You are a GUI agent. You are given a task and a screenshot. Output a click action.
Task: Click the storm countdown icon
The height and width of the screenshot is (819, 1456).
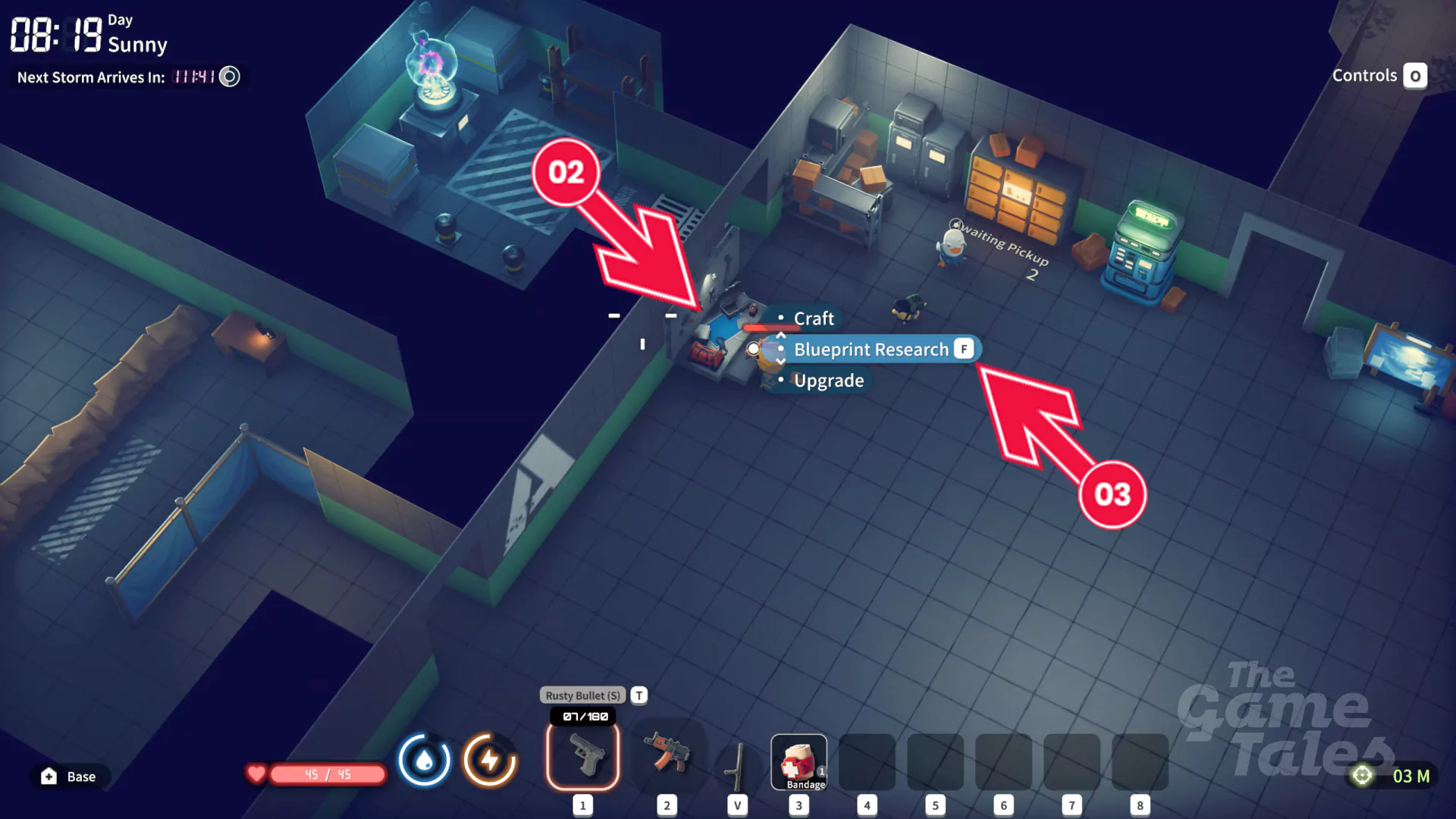point(229,77)
